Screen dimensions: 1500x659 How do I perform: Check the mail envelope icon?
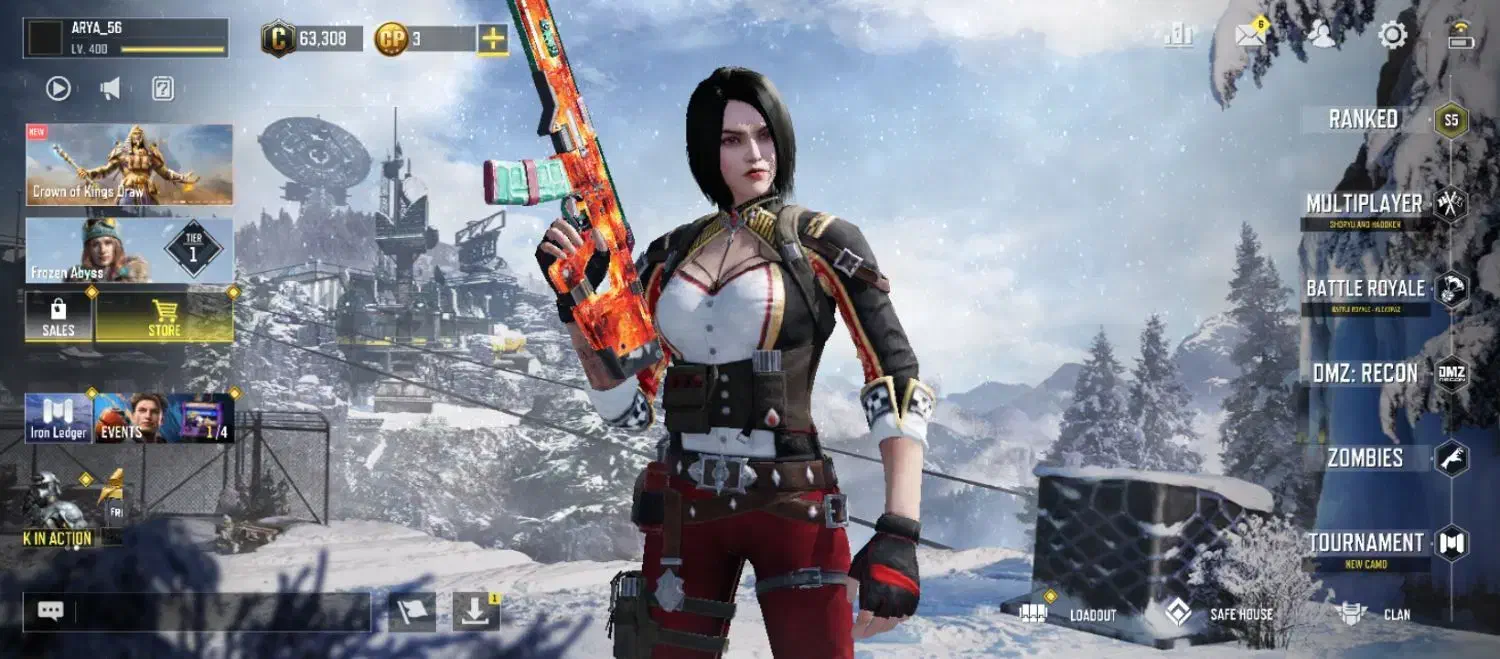(x=1250, y=36)
